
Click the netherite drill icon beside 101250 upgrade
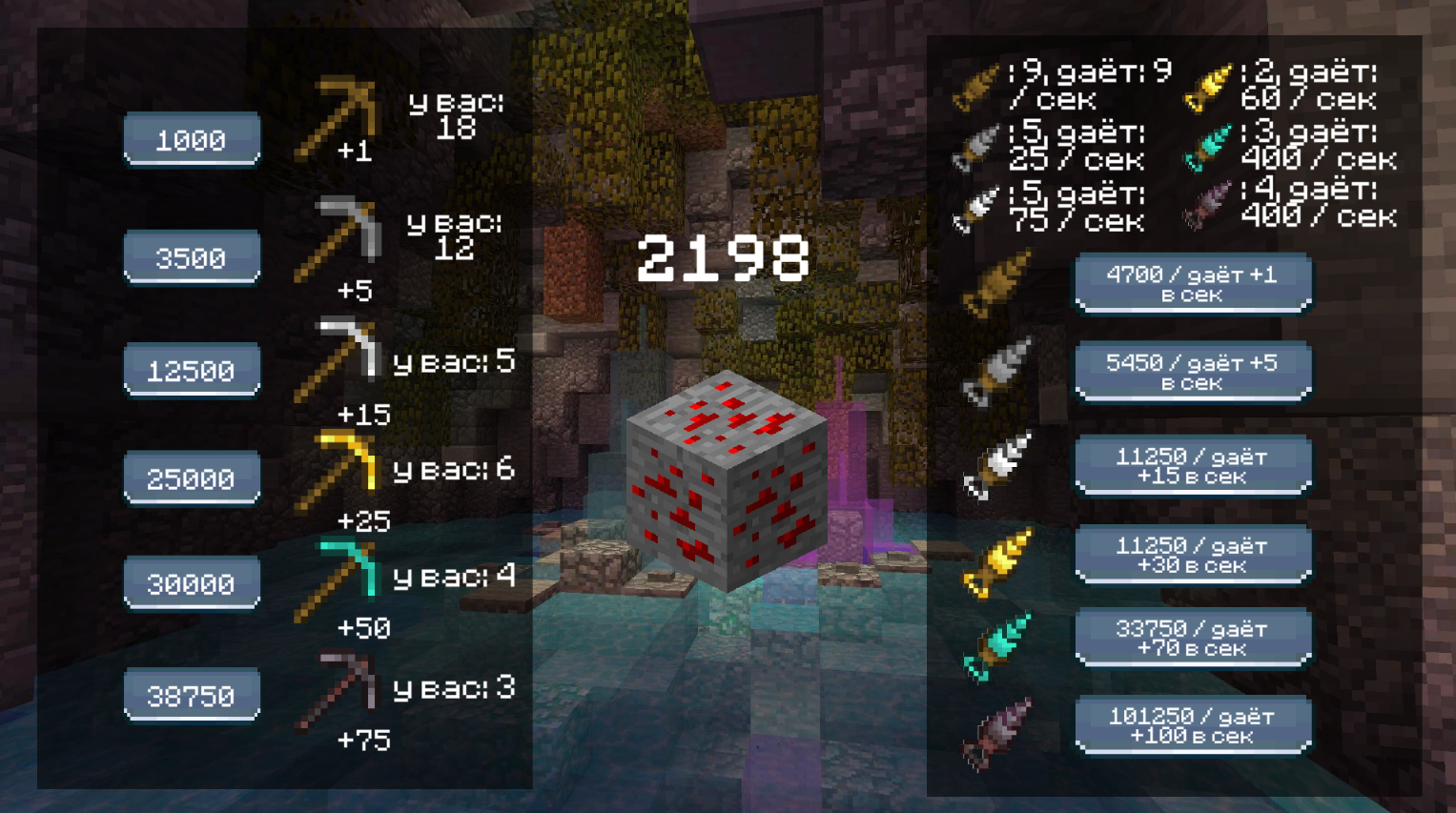click(999, 732)
